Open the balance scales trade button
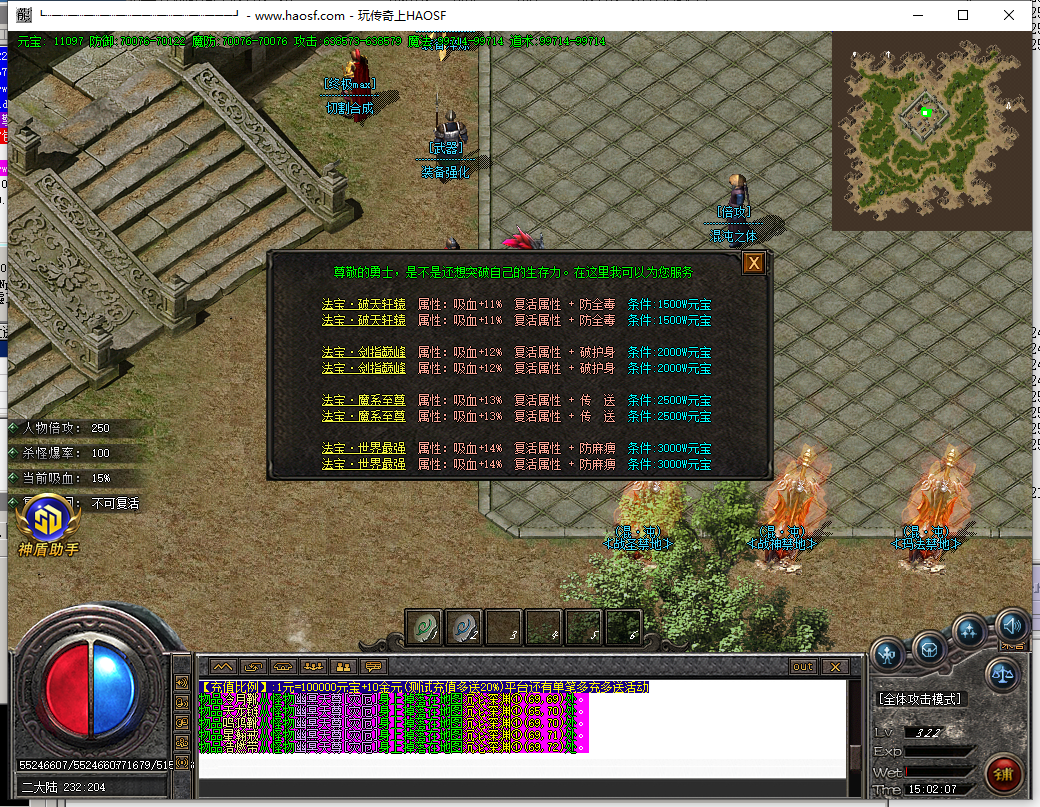The width and height of the screenshot is (1040, 807). point(1003,673)
